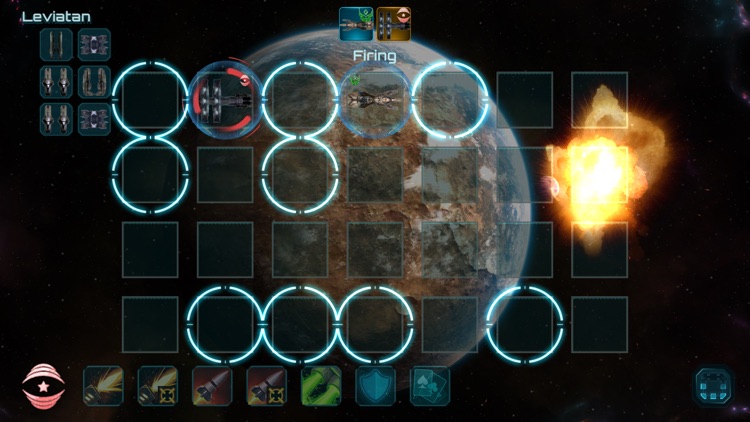Open the hexagonal grid button in the corner
This screenshot has width=750, height=422.
pyautogui.click(x=714, y=386)
